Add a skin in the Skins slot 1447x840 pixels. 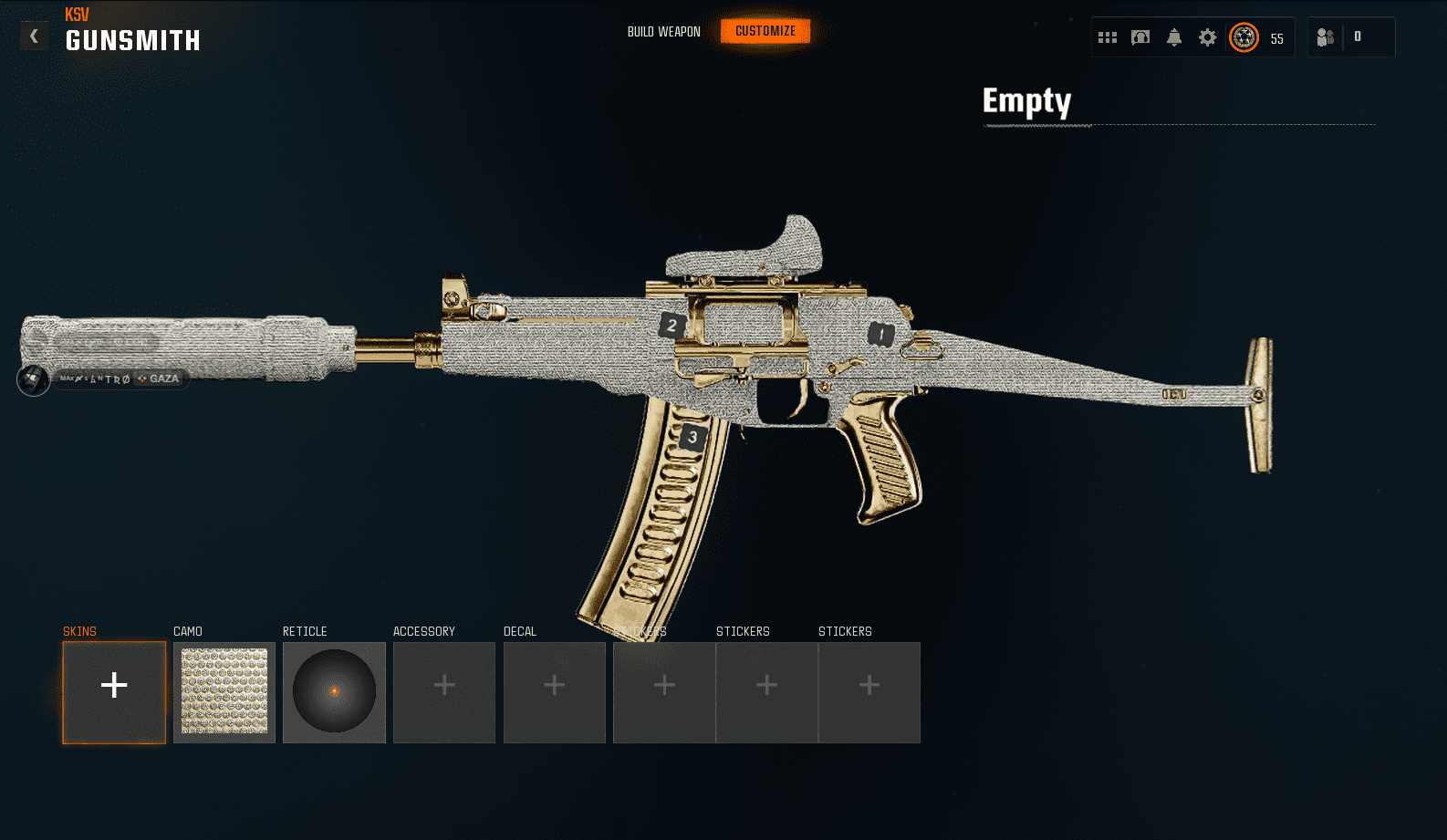coord(114,692)
